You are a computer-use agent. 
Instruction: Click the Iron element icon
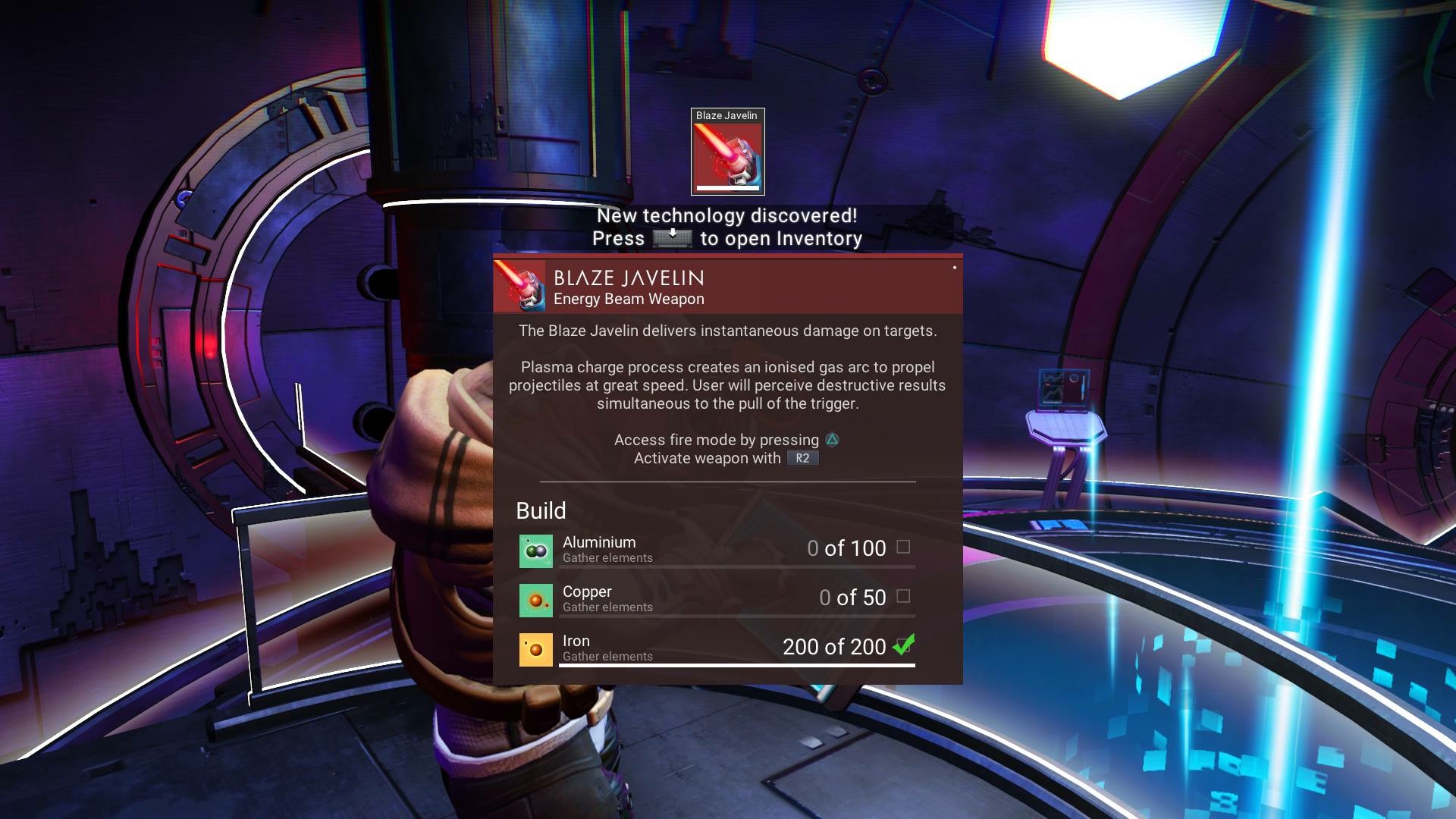click(x=535, y=650)
